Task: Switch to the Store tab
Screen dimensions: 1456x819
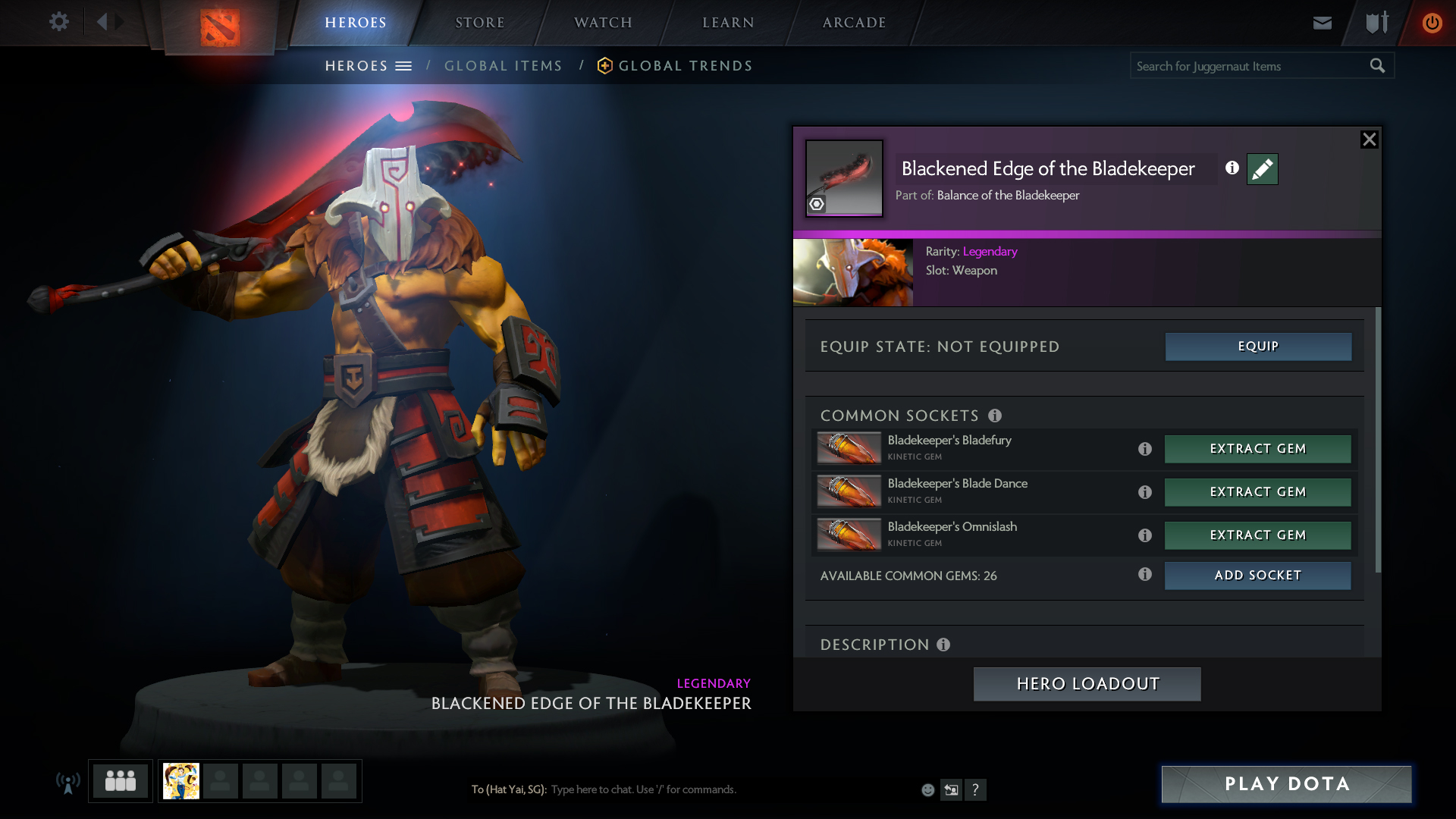Action: click(x=479, y=23)
